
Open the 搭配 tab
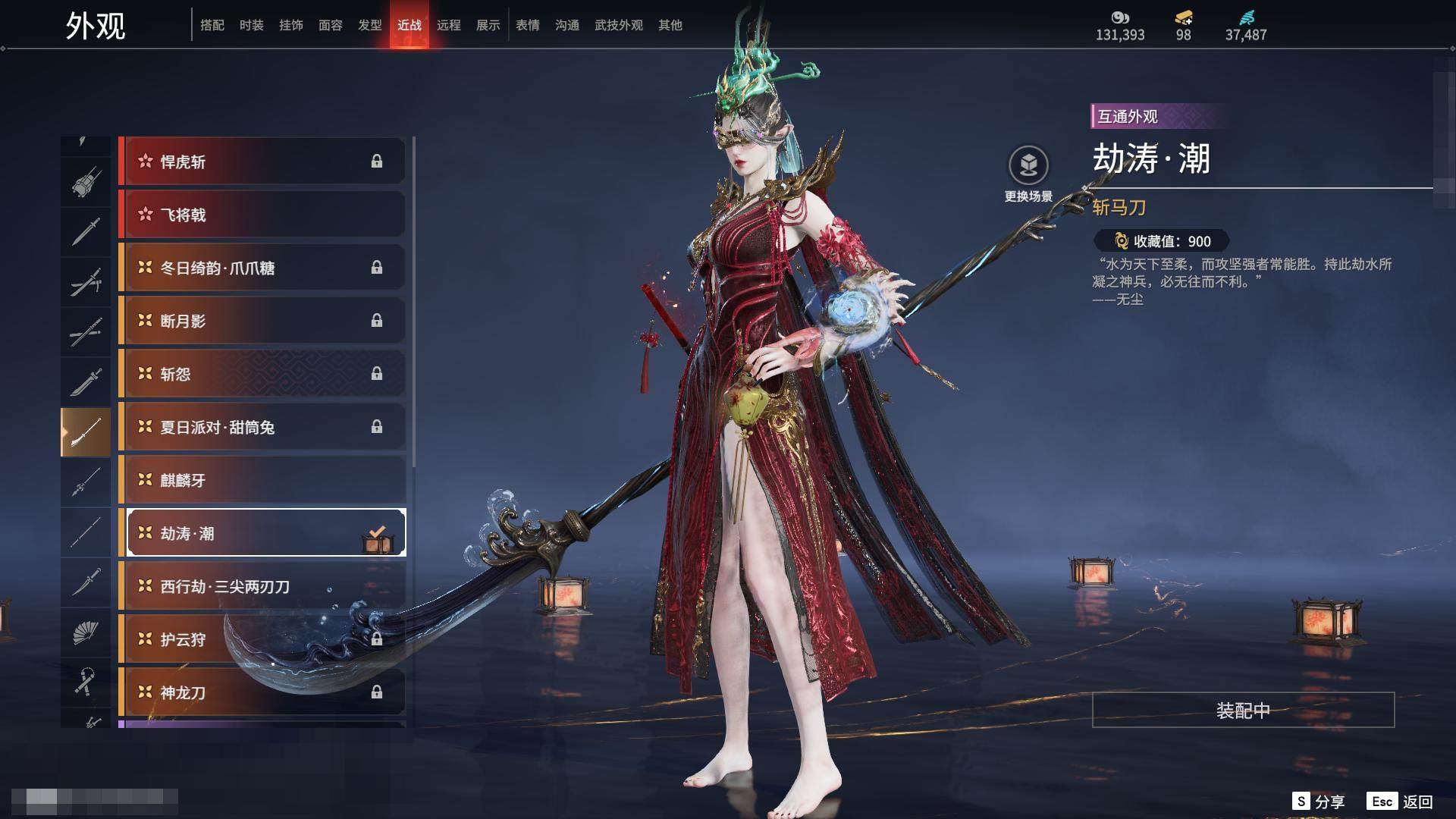[x=212, y=25]
